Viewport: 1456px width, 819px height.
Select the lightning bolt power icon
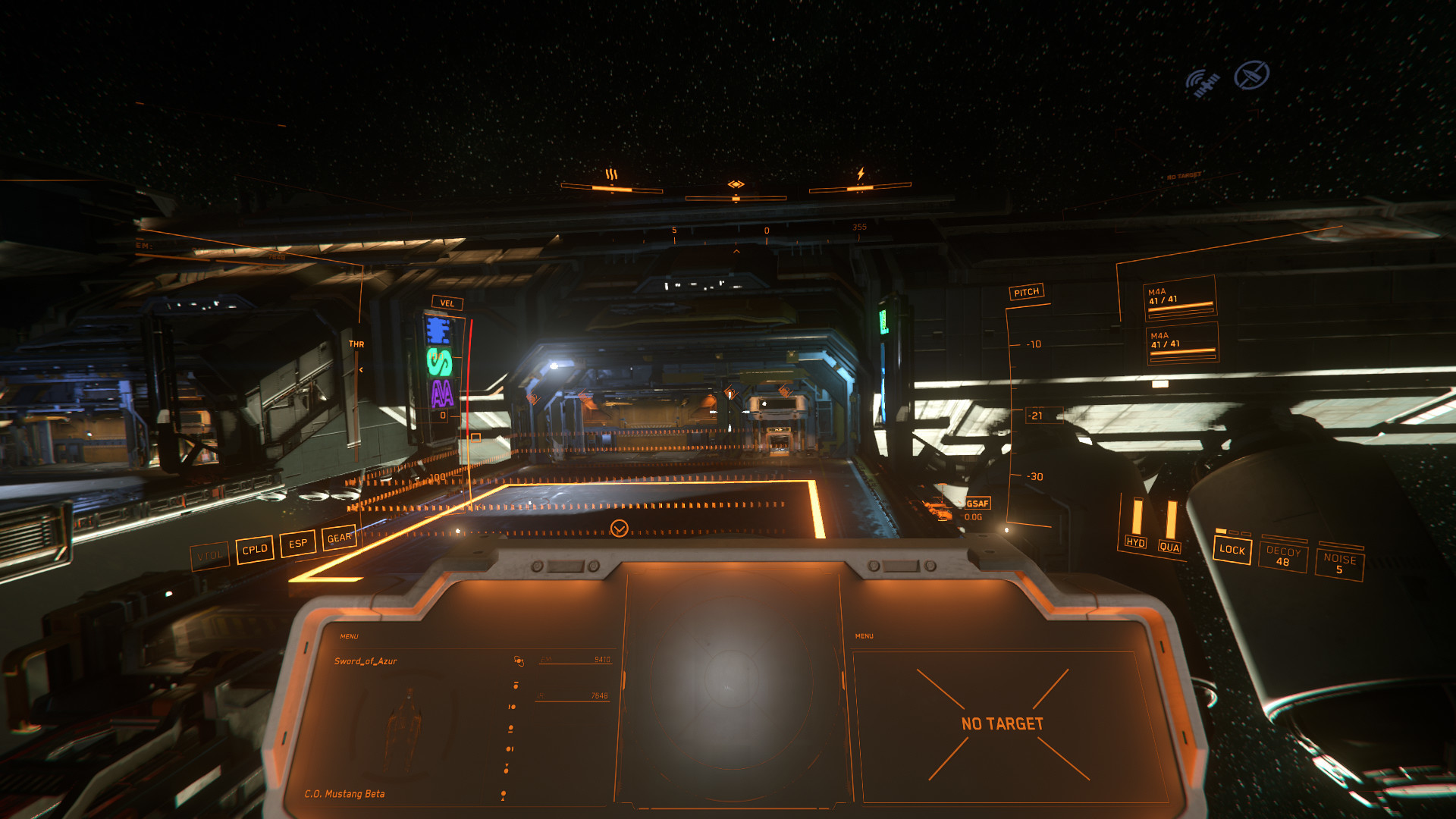860,174
